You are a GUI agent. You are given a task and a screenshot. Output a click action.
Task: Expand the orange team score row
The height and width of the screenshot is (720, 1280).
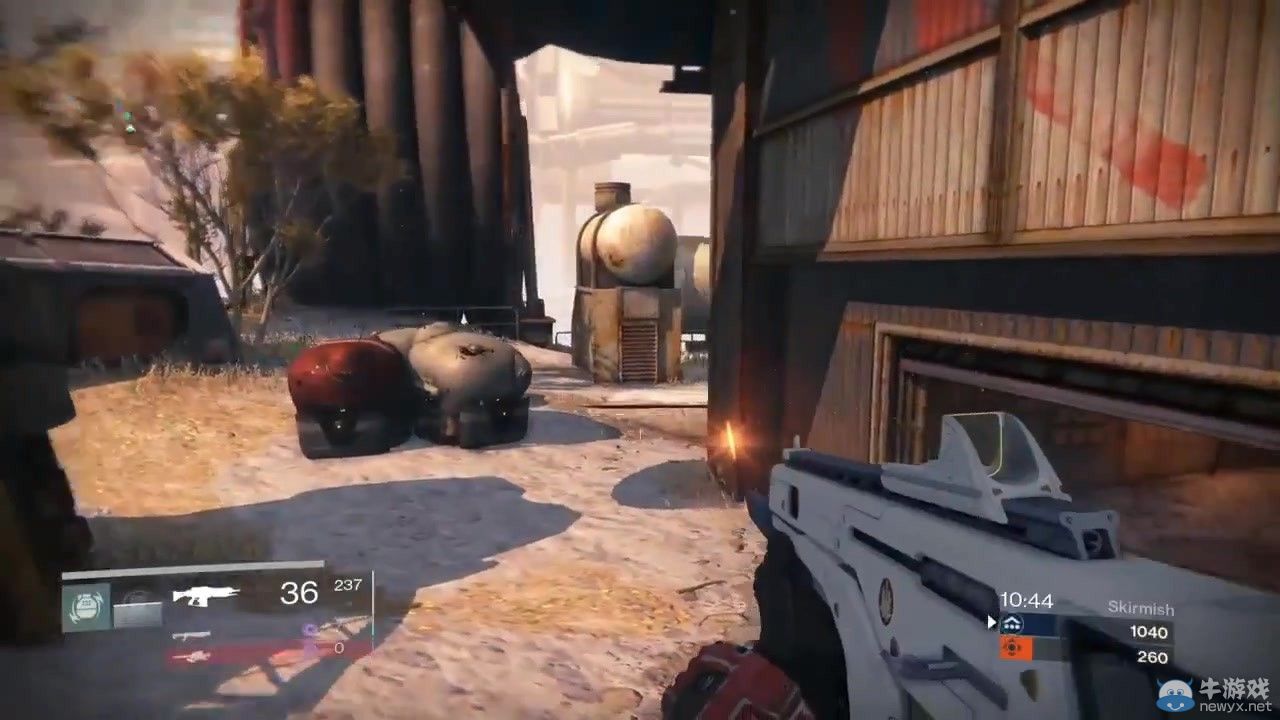[1090, 651]
